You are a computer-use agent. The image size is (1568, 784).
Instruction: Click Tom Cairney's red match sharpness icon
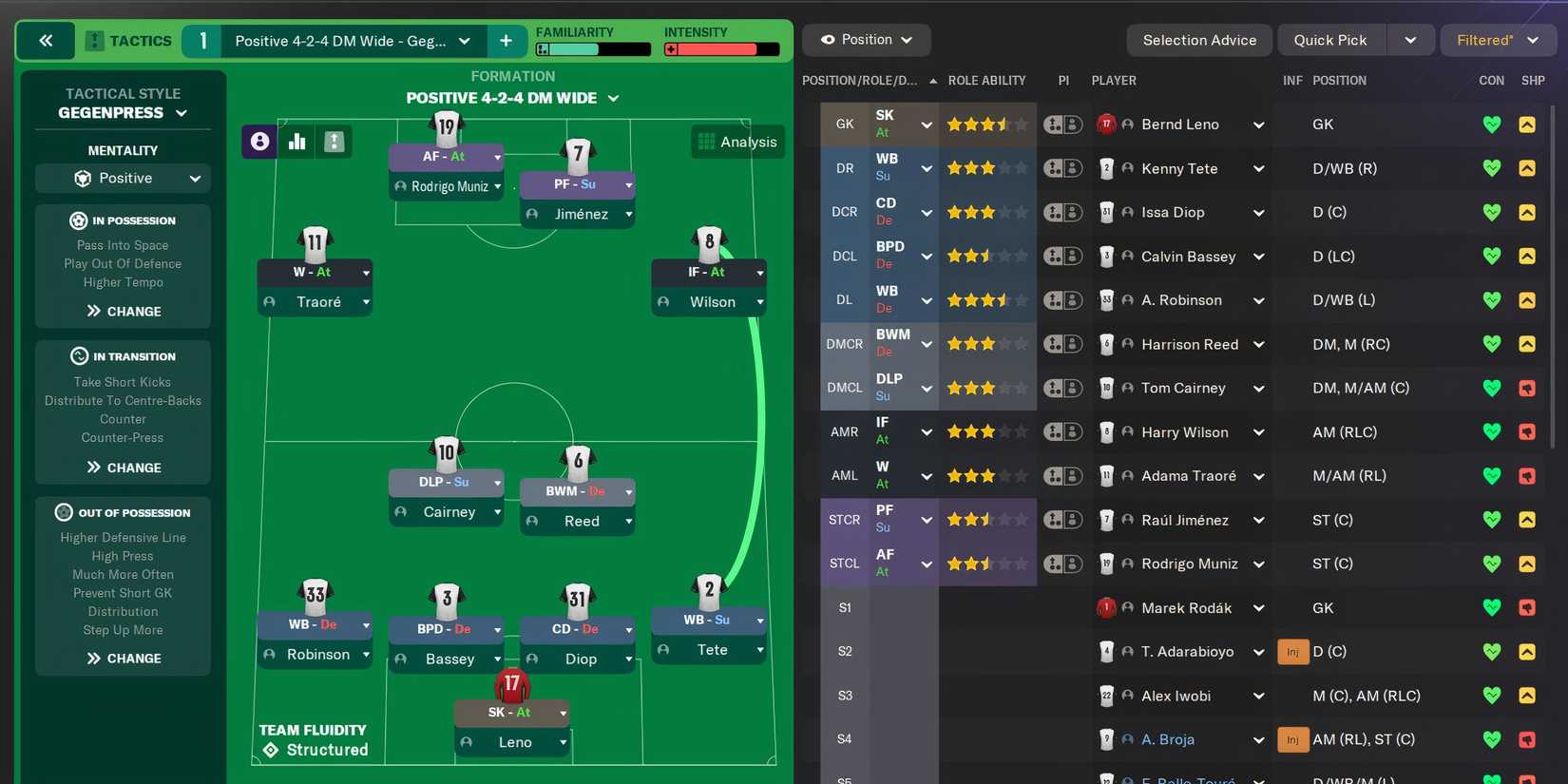[x=1528, y=388]
